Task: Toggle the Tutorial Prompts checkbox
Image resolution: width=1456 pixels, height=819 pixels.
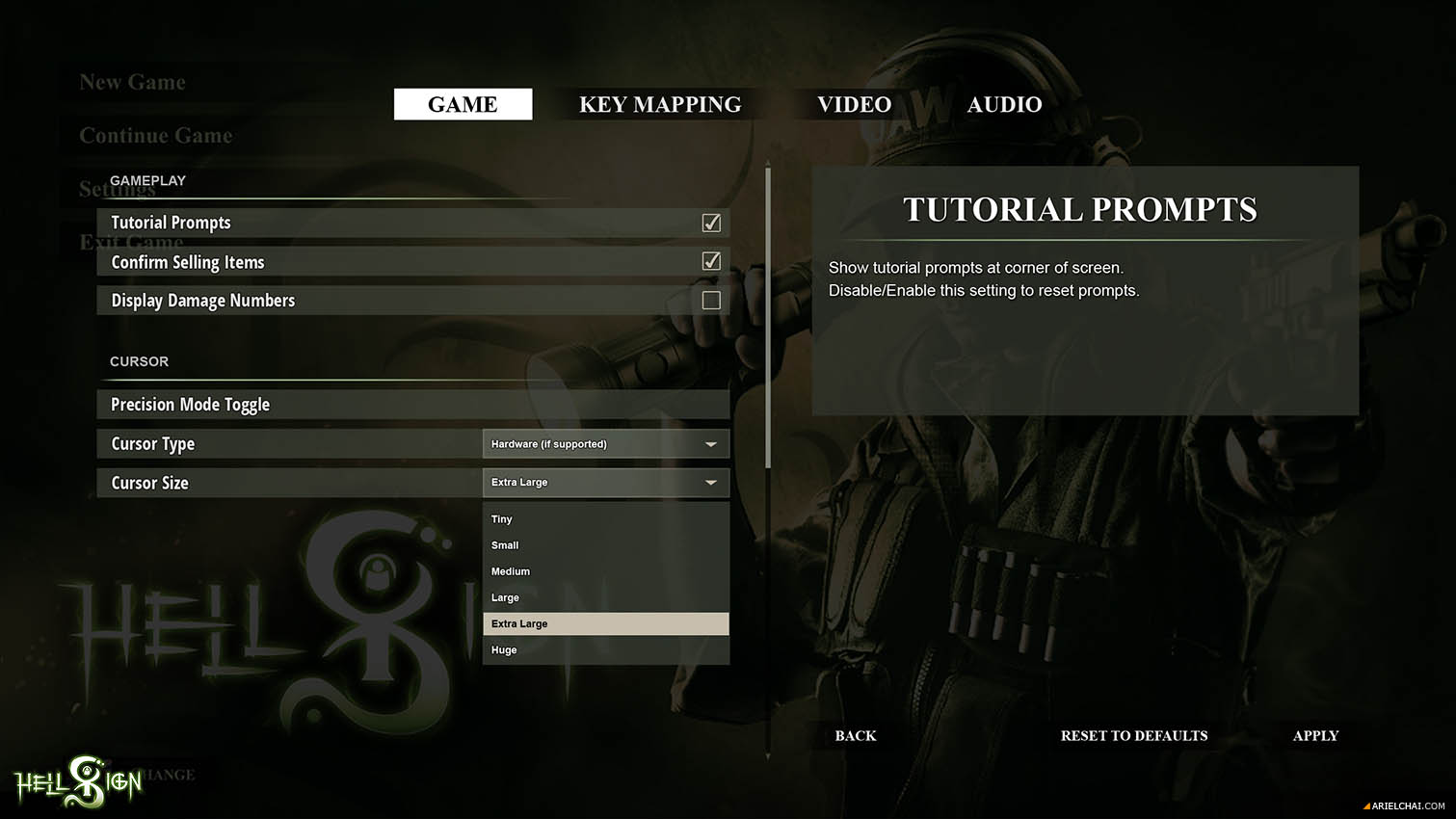Action: (x=711, y=223)
